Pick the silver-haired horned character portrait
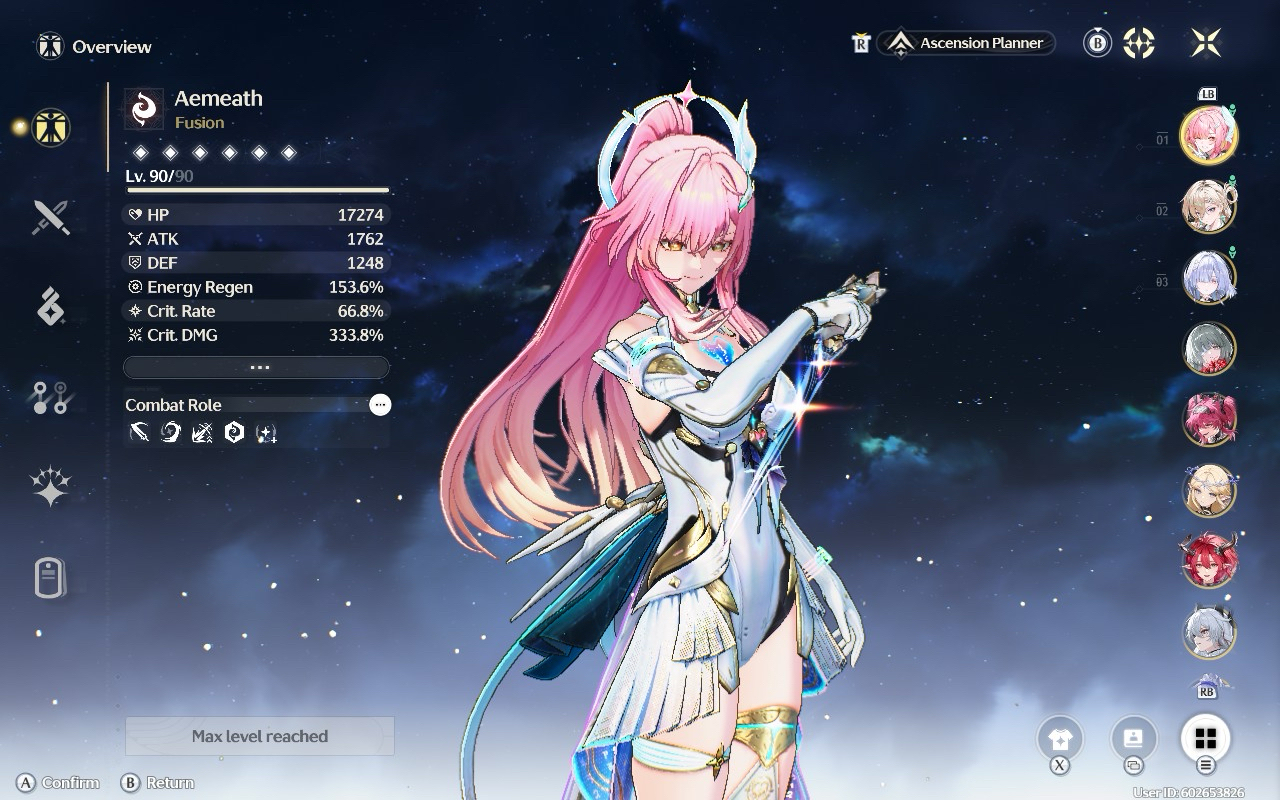Screen dimensions: 1280x800 (x=1209, y=631)
